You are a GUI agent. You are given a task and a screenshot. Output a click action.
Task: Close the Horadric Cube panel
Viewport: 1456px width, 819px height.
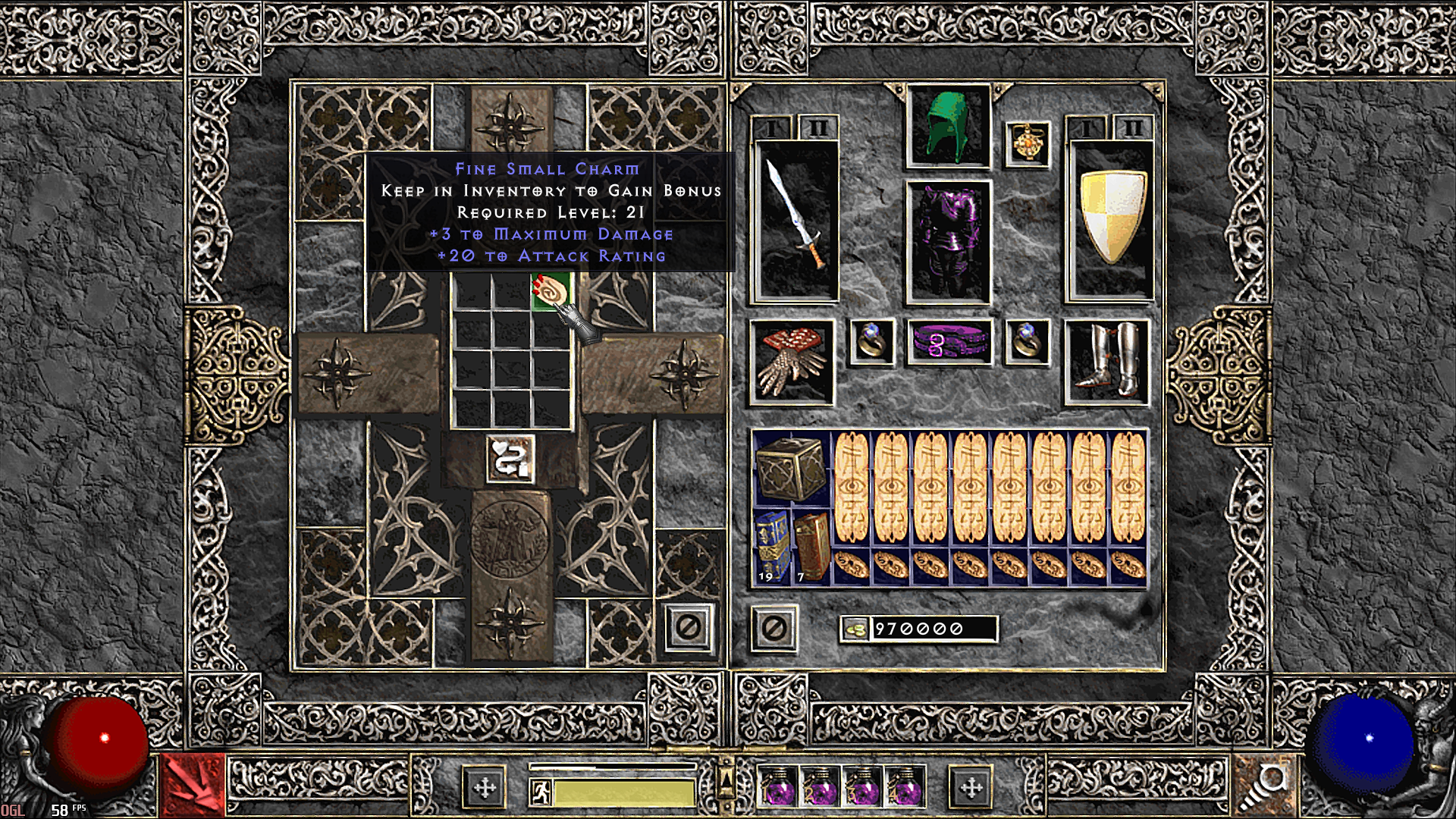click(x=689, y=627)
